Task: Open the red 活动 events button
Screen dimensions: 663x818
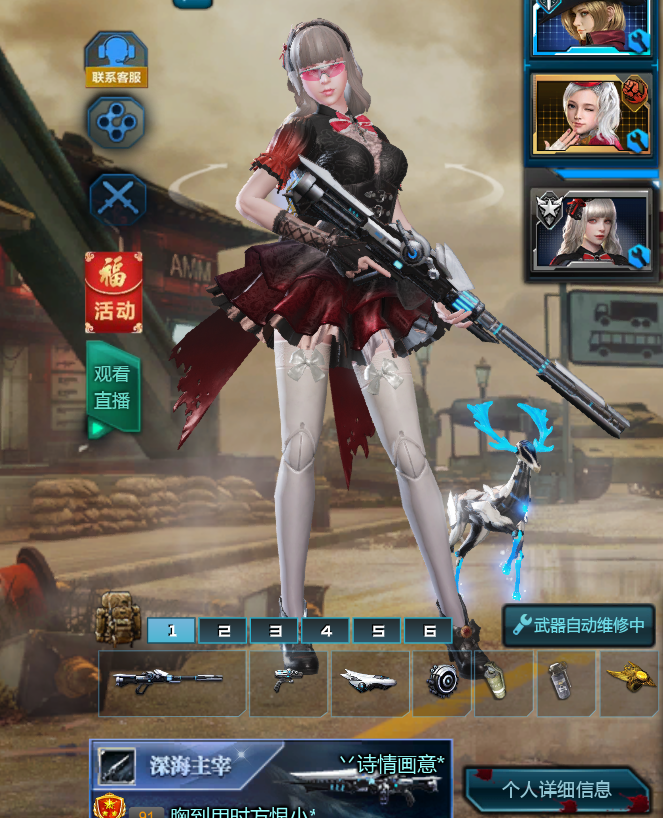Action: [x=114, y=292]
